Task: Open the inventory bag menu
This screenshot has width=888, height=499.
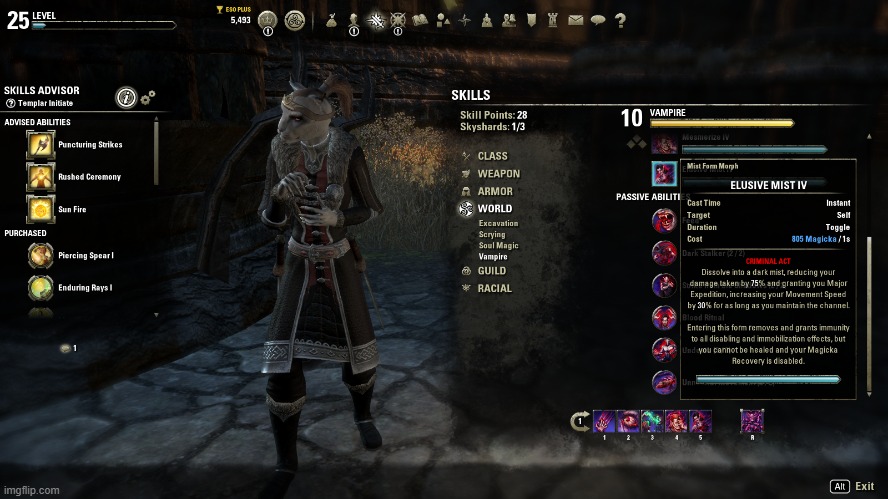Action: (x=332, y=19)
